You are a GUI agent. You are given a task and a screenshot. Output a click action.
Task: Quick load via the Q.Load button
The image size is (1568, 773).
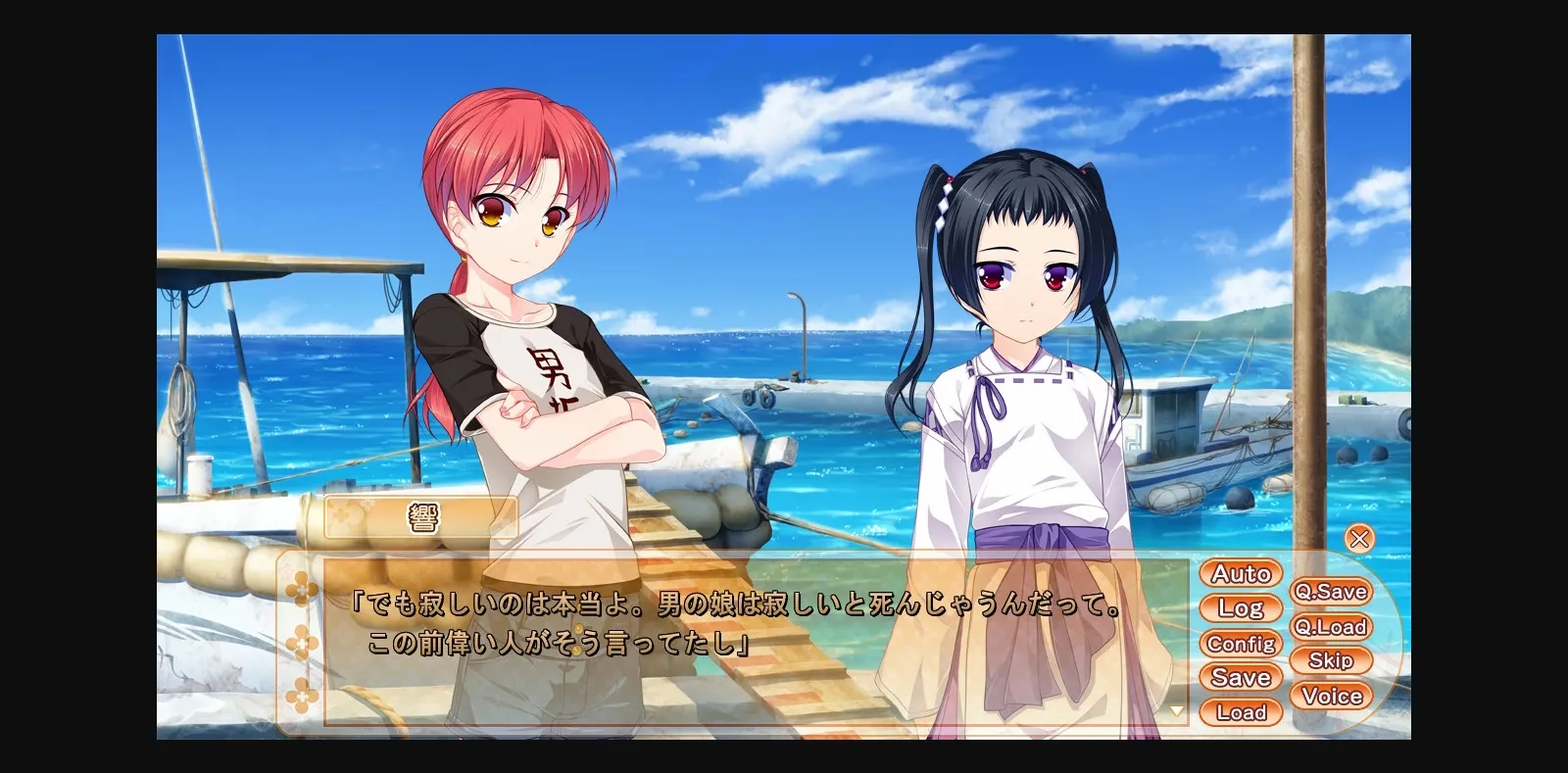click(1332, 626)
